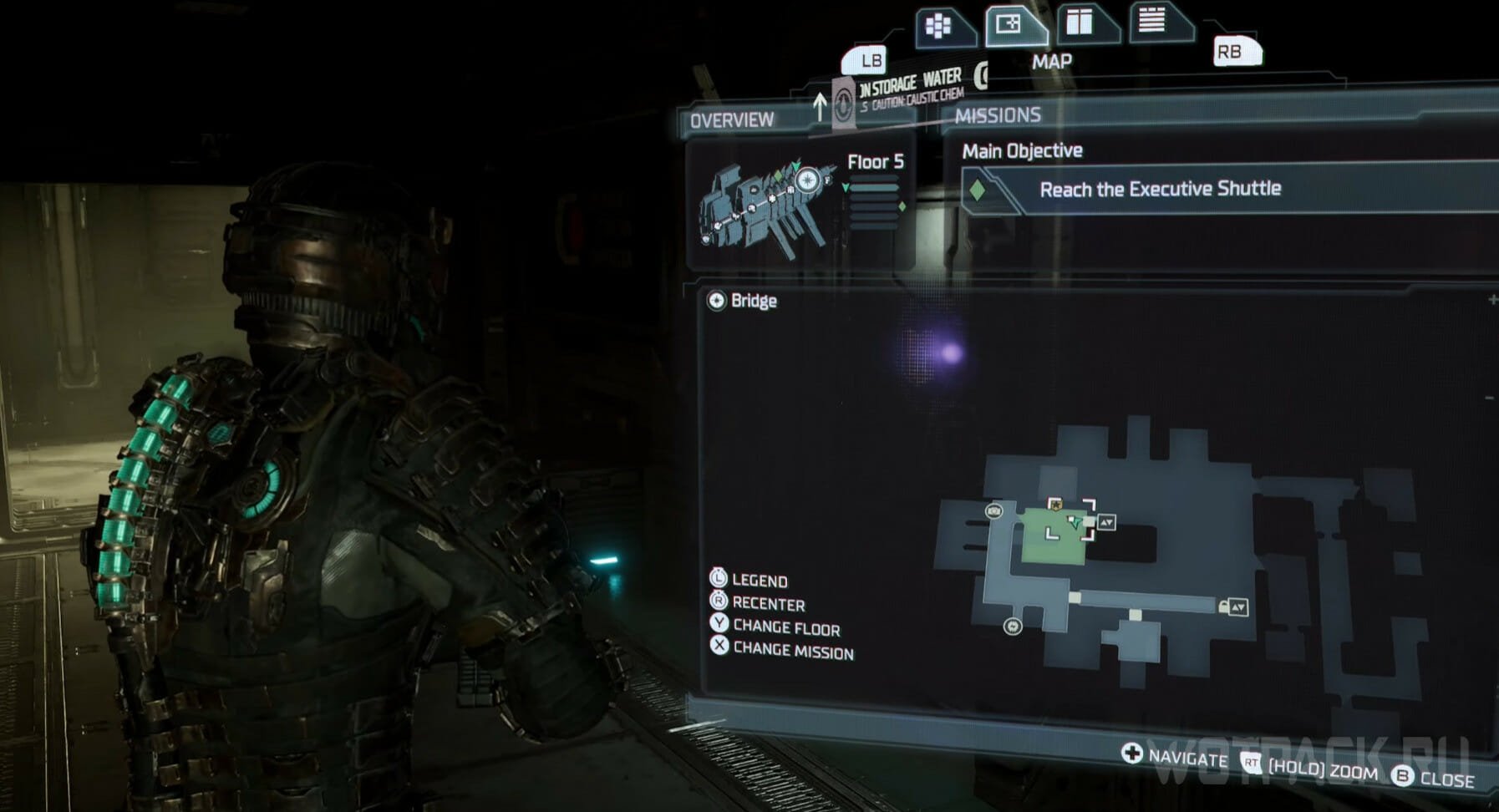This screenshot has height=812, width=1499.
Task: Open the lined-list tab icon
Action: (x=1151, y=20)
